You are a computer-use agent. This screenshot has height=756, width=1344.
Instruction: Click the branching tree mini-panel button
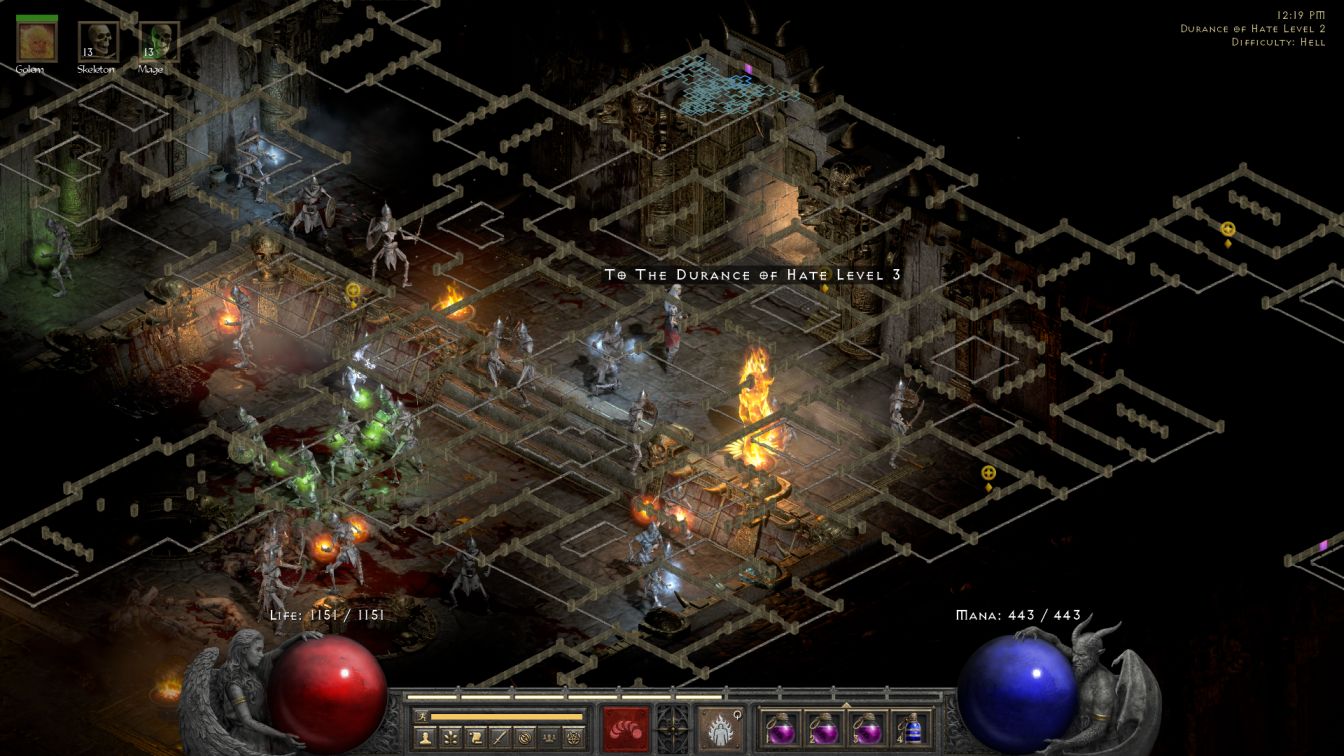[x=451, y=737]
